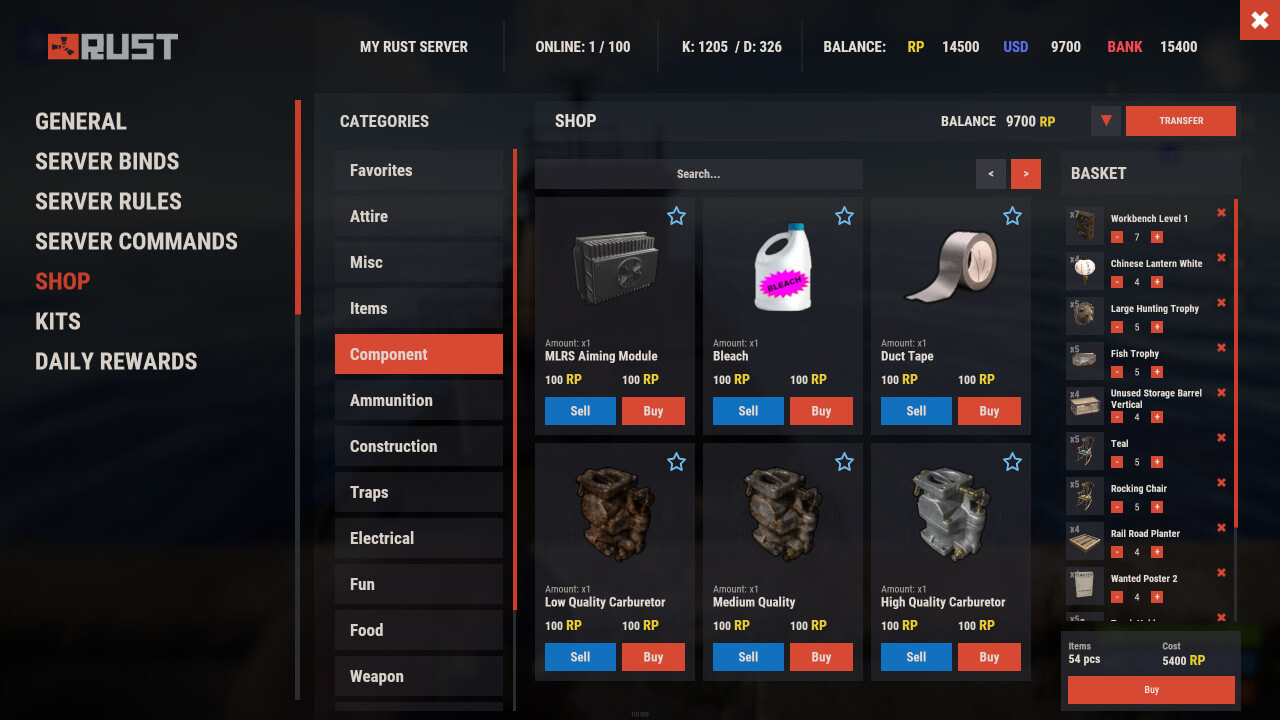Open the Kits section
1280x720 pixels.
click(58, 322)
